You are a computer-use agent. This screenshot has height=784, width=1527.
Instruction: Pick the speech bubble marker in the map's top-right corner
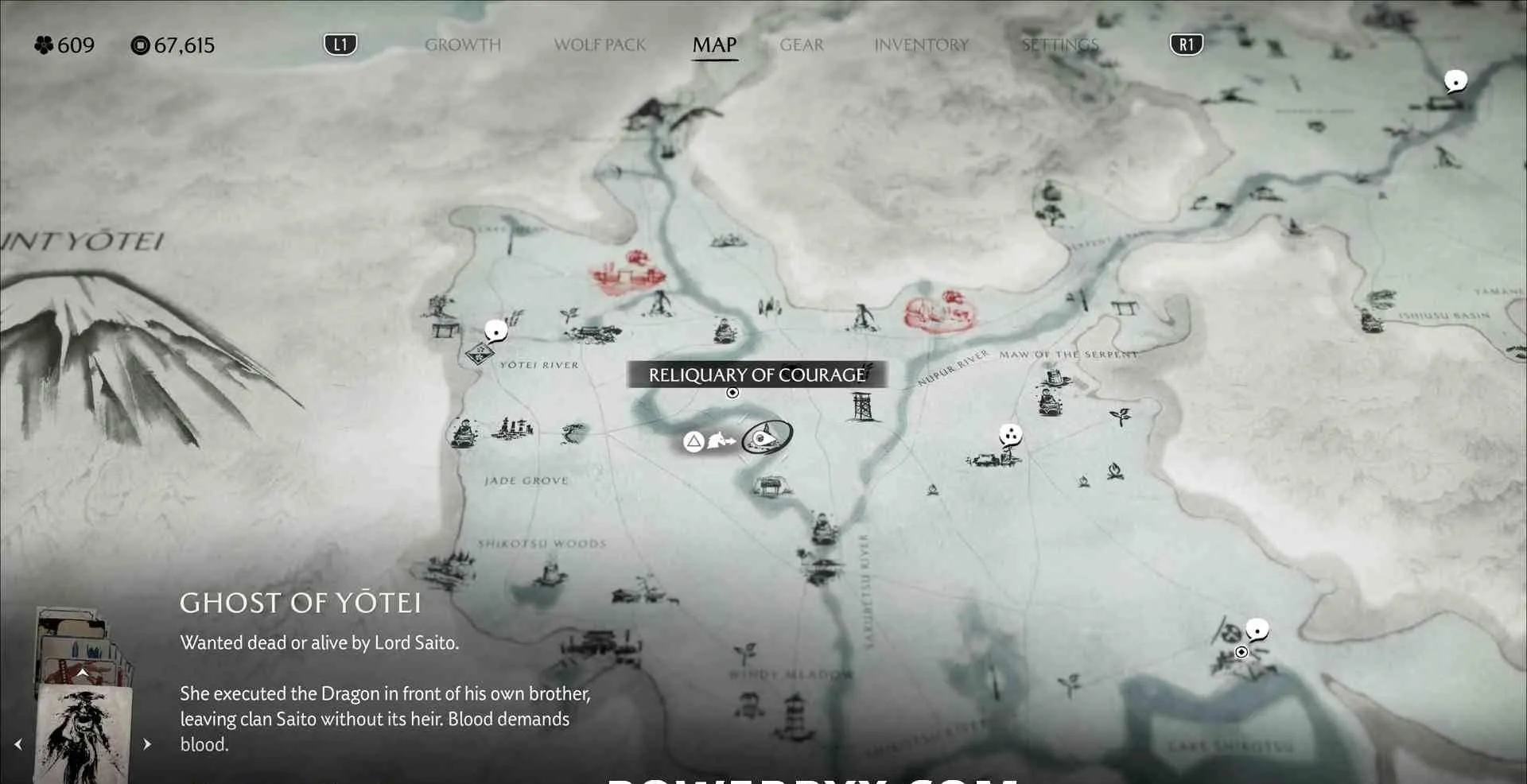pos(1455,81)
